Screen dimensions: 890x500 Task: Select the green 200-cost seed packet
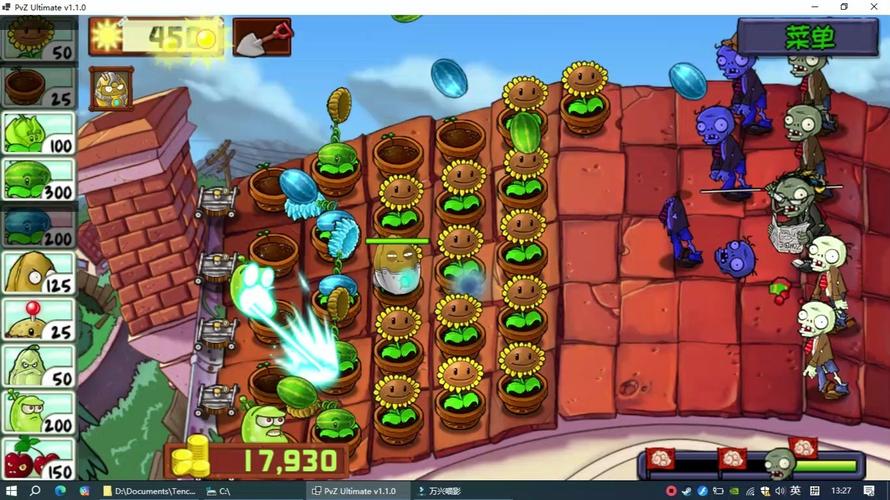[x=39, y=411]
